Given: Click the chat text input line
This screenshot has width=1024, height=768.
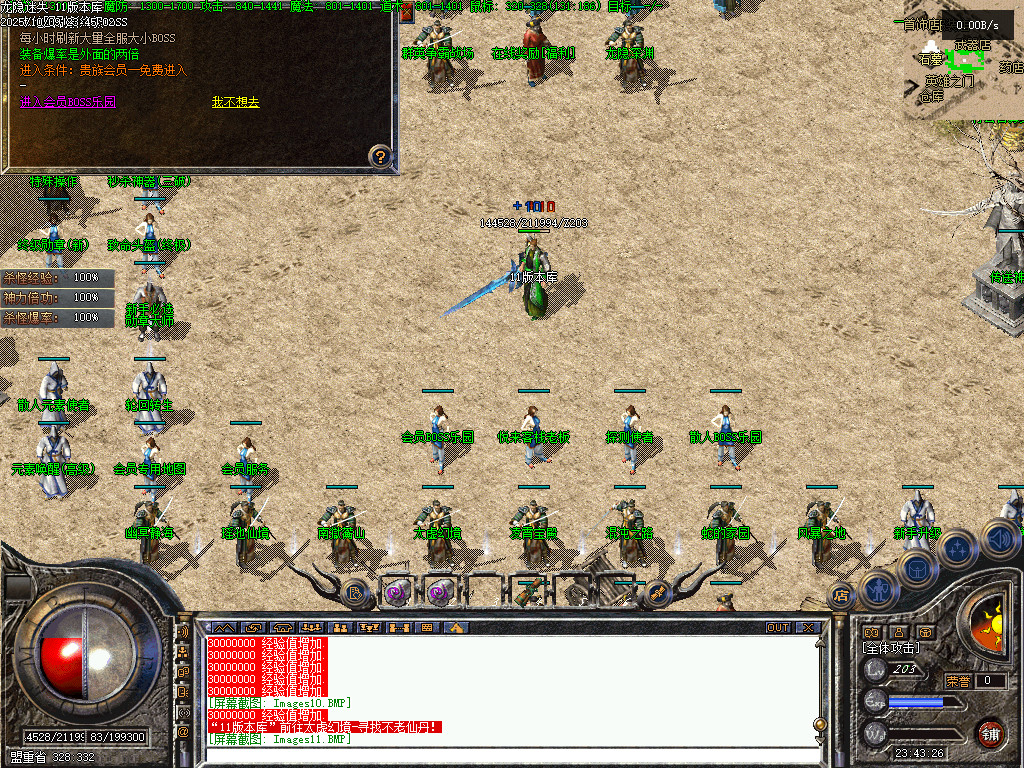Looking at the screenshot, I should [x=510, y=753].
